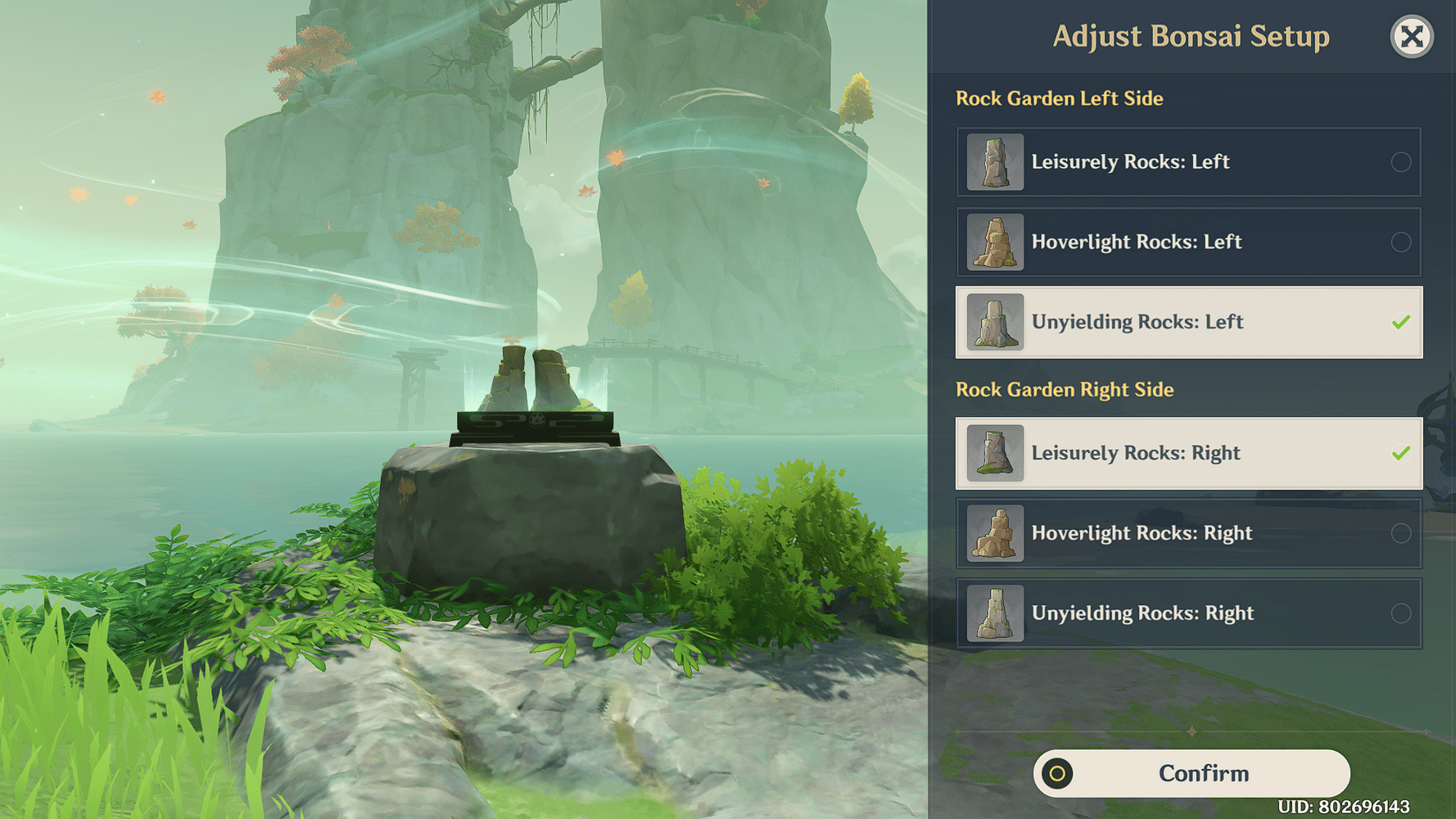Screen dimensions: 1456x819
Task: Click the Leisurely Rocks: Right rock icon
Action: tap(994, 453)
